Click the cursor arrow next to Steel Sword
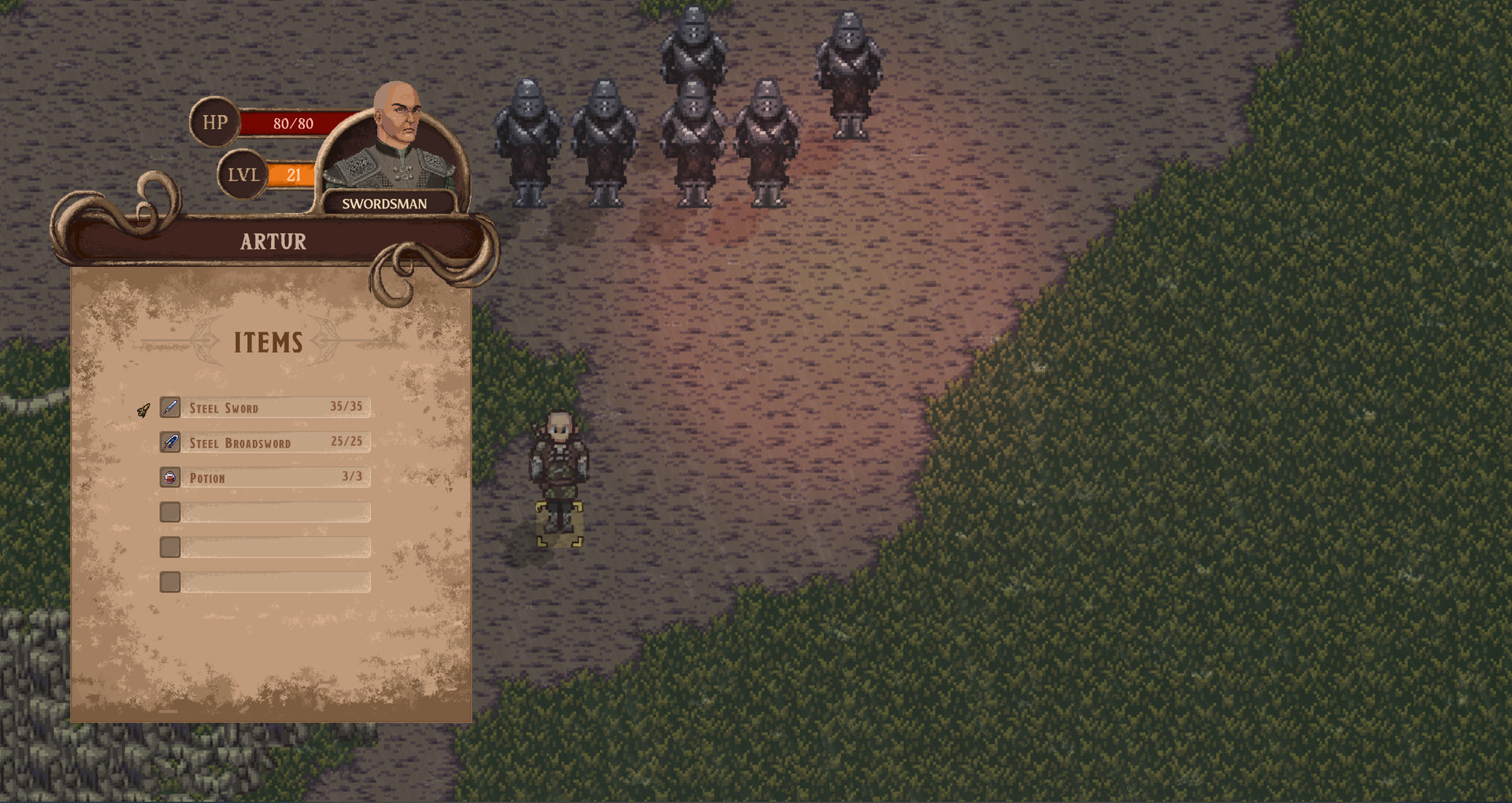The height and width of the screenshot is (803, 1512). click(x=143, y=408)
